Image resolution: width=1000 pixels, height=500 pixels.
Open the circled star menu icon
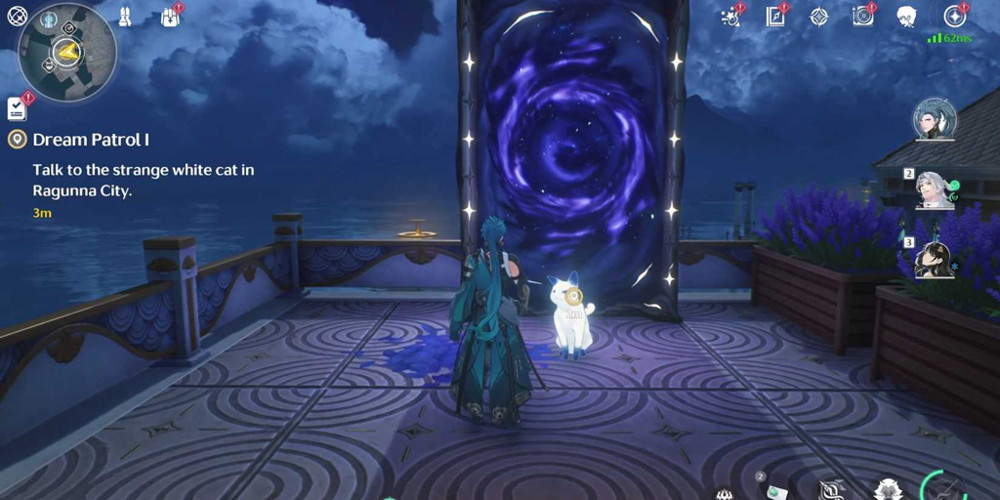(x=954, y=16)
